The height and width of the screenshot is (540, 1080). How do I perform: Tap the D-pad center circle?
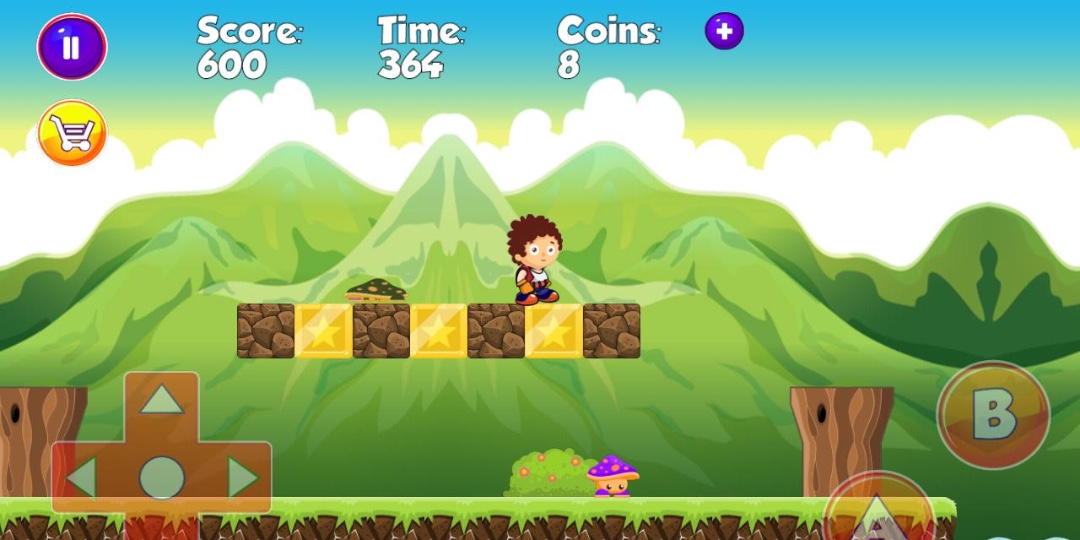tap(161, 478)
